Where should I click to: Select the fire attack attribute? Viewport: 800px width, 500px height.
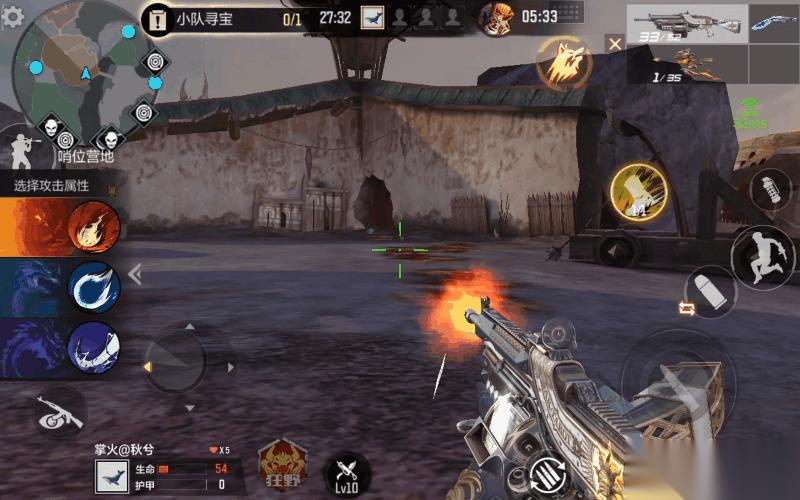click(94, 226)
